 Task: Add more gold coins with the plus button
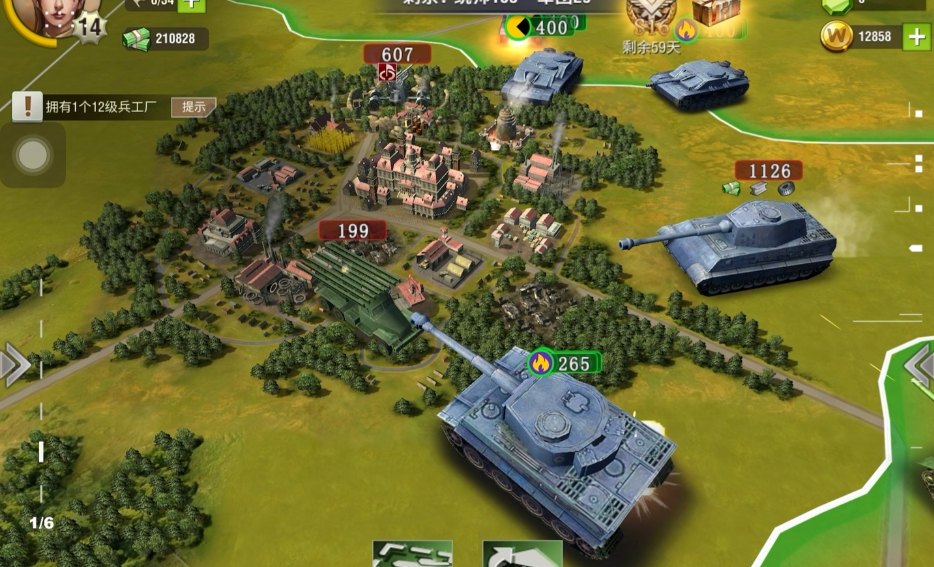916,37
